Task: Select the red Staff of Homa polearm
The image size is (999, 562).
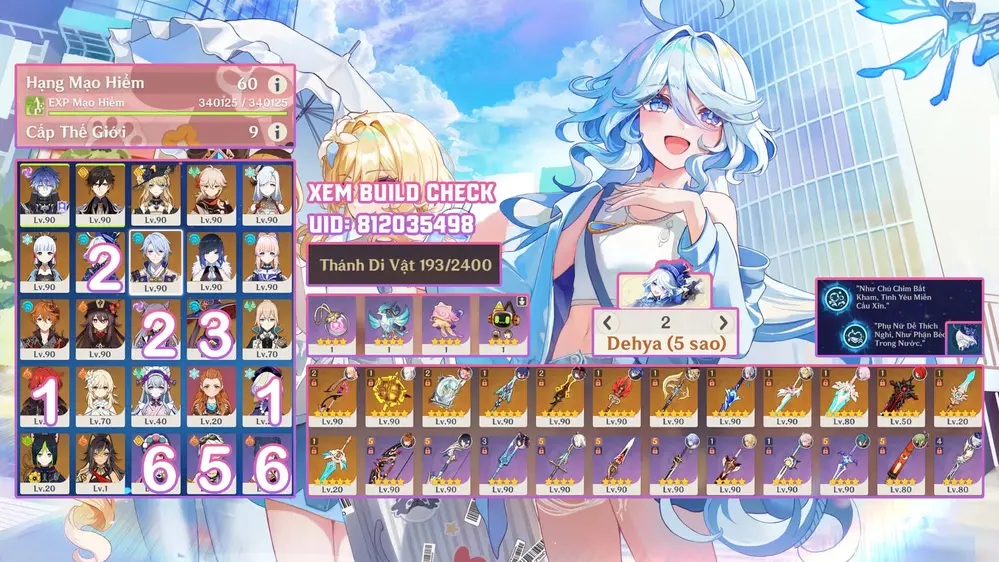Action: tap(620, 398)
